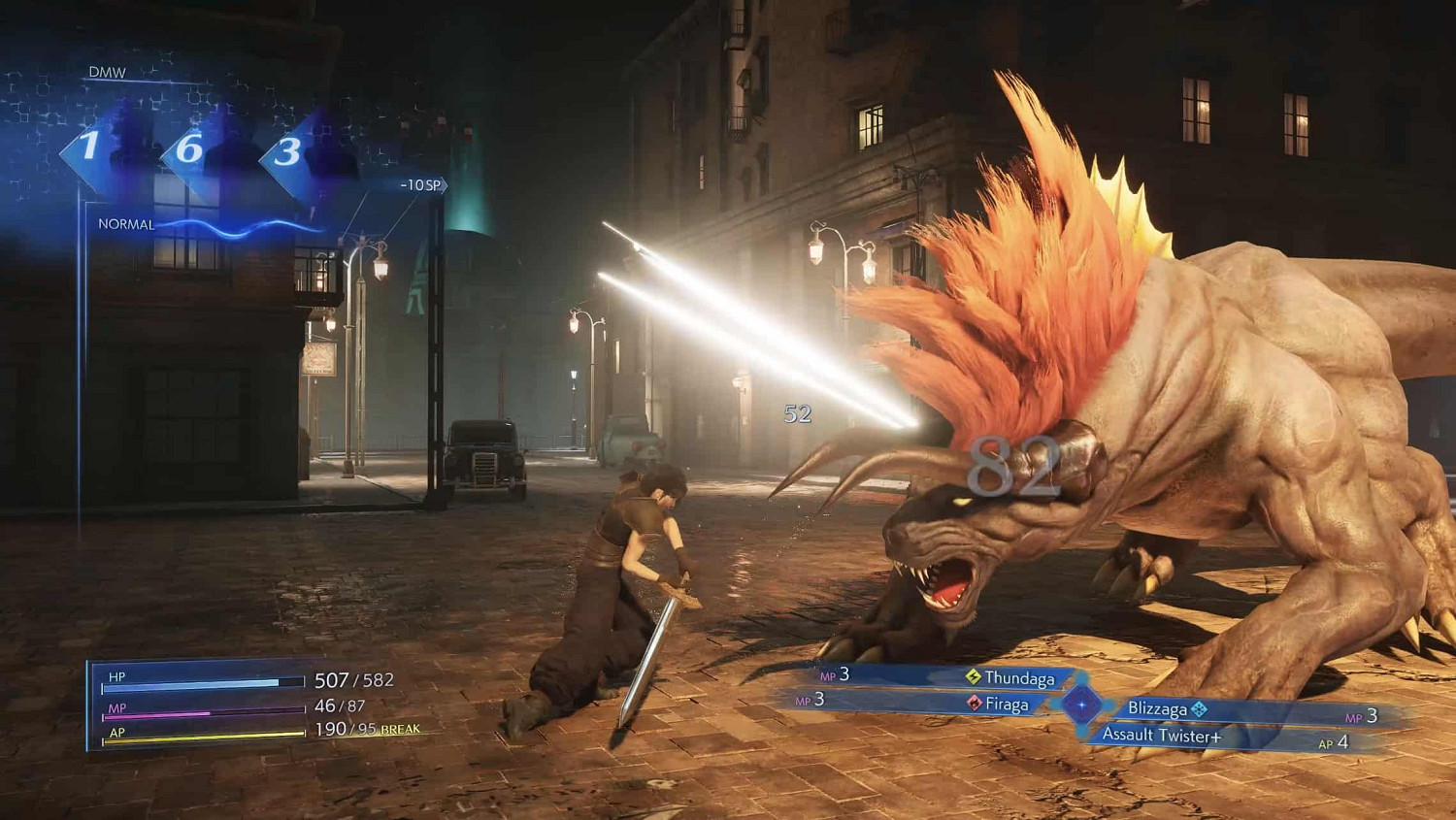
Task: Select the Blizzaga ice crystal icon
Action: (x=1201, y=709)
